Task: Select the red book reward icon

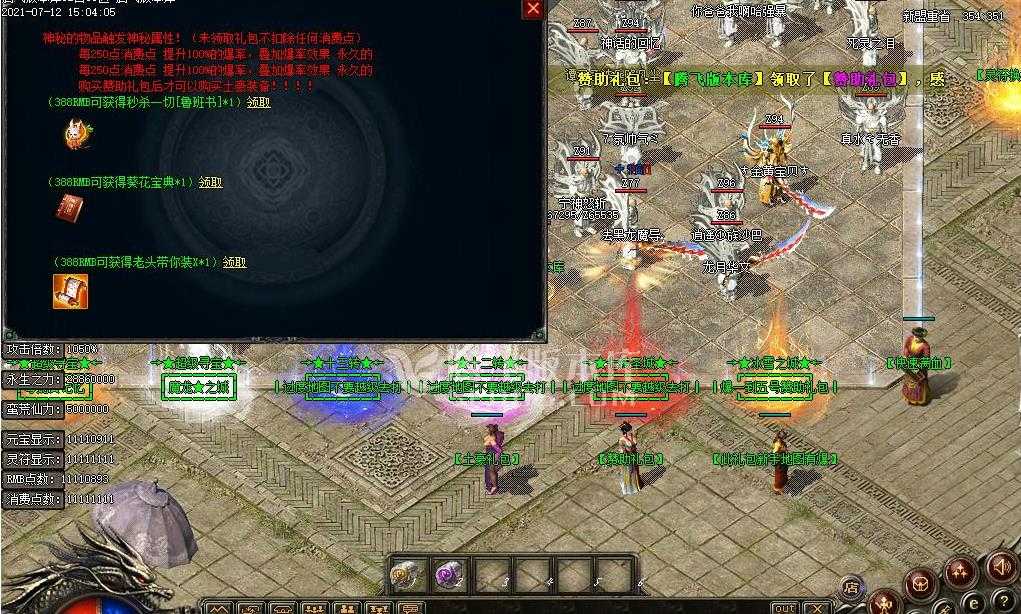Action: [x=69, y=207]
